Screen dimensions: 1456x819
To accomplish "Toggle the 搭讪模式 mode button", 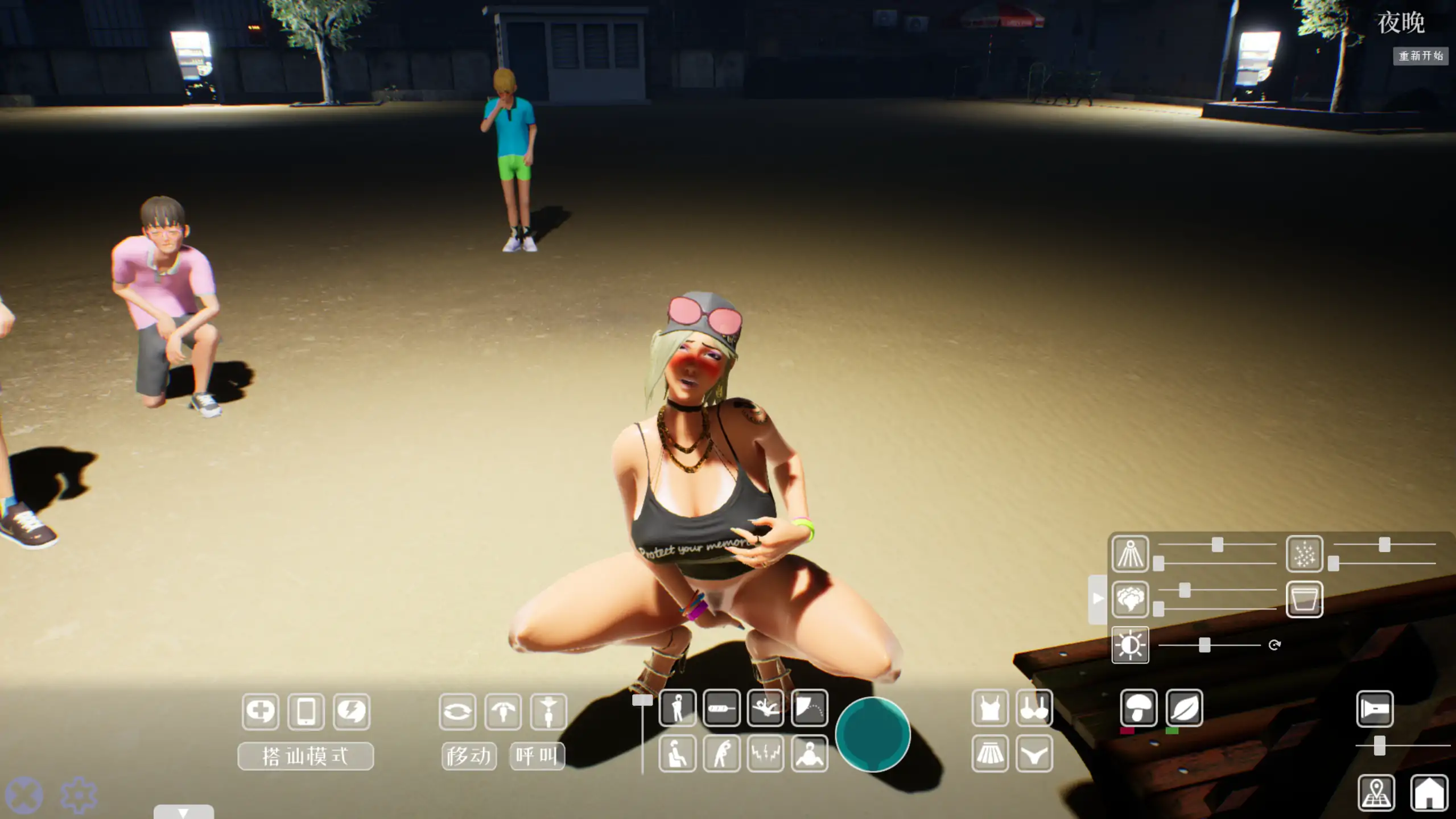I will click(306, 756).
